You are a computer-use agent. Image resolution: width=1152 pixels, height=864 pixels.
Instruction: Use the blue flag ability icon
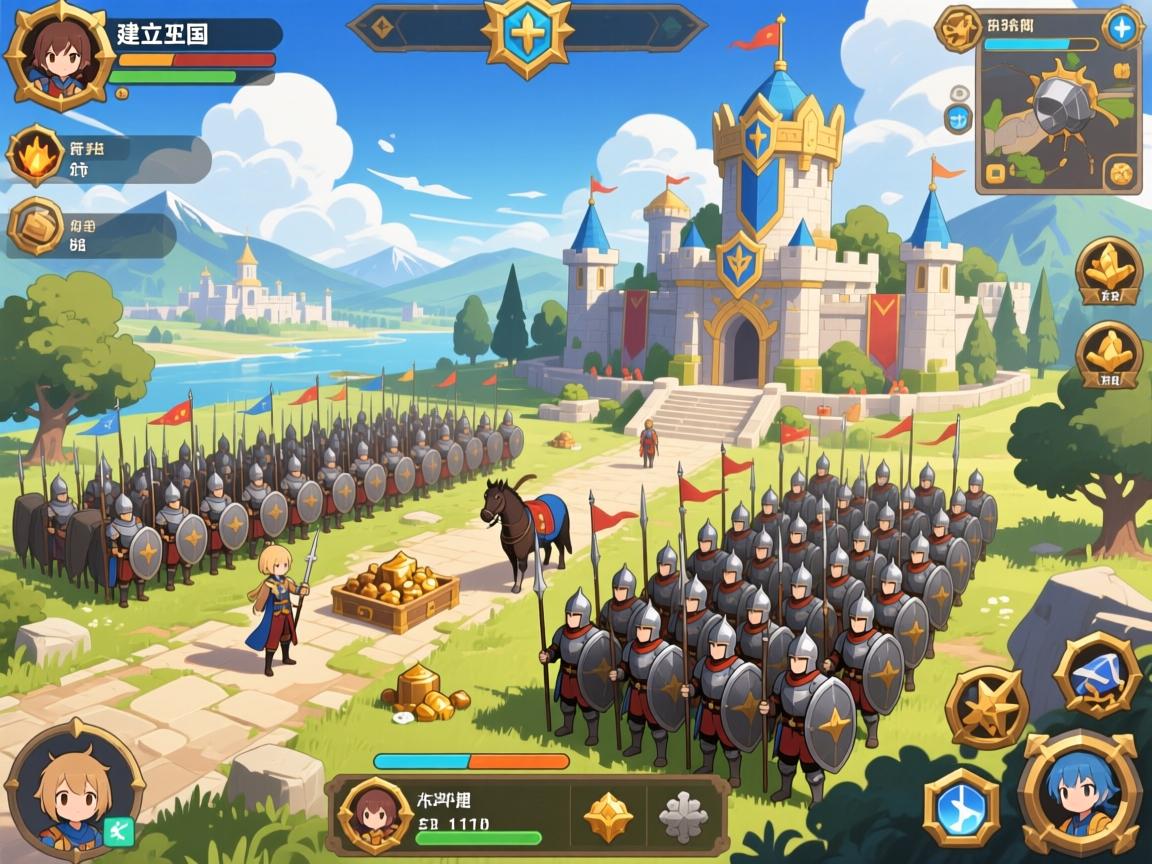1097,675
